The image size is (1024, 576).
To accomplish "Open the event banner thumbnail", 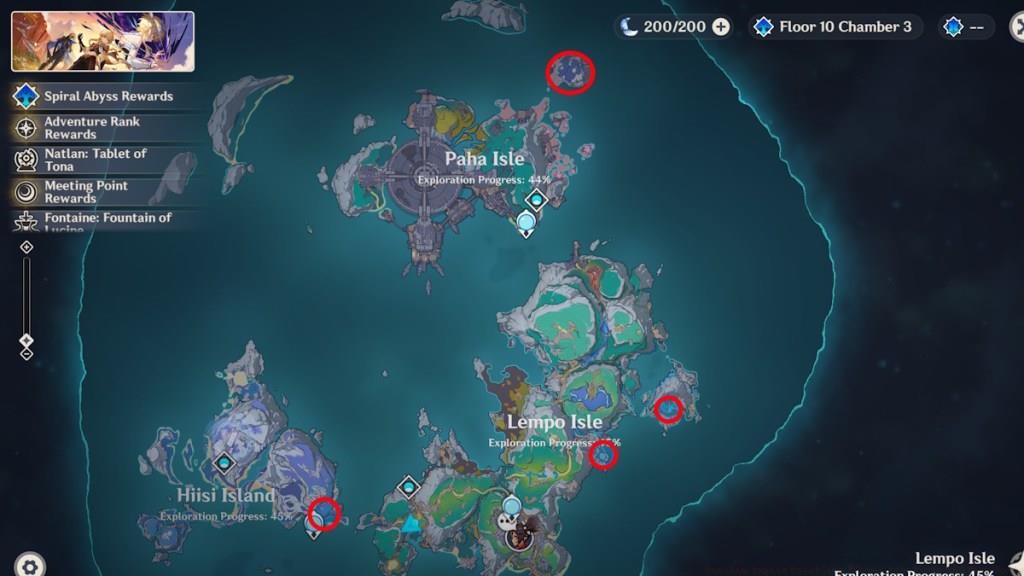I will (103, 41).
